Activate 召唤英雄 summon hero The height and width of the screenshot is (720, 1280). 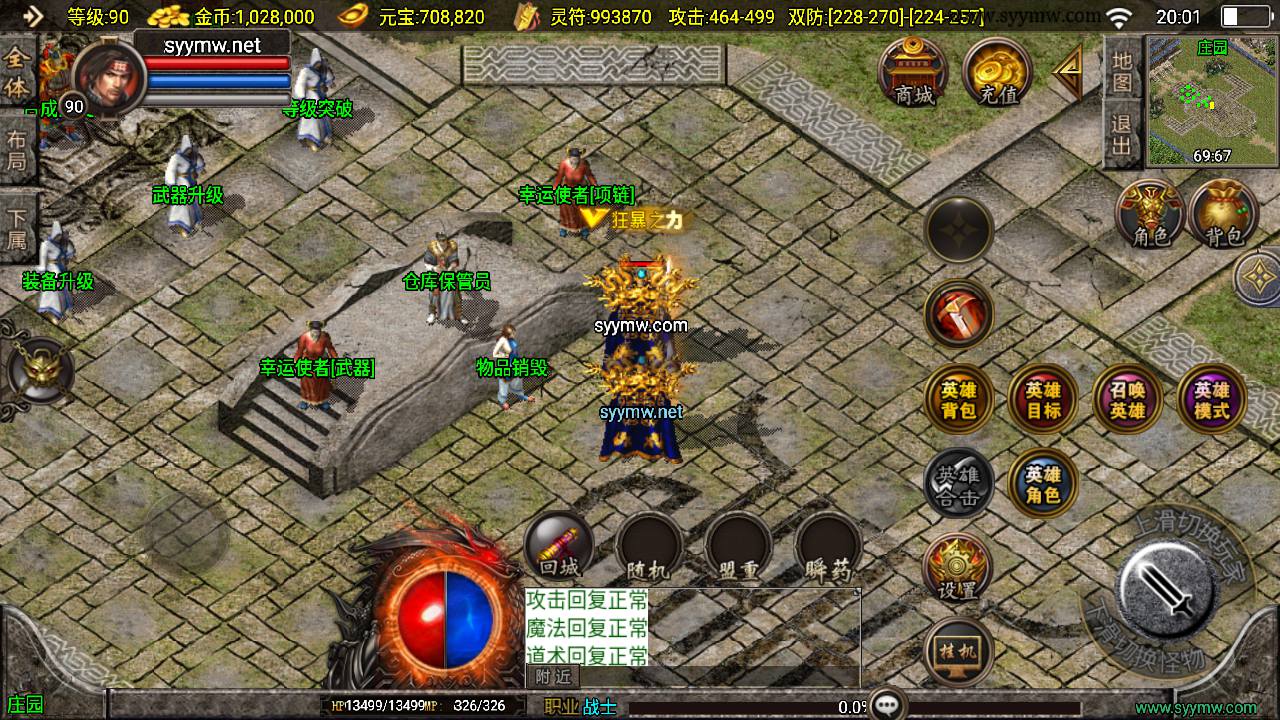(1128, 400)
